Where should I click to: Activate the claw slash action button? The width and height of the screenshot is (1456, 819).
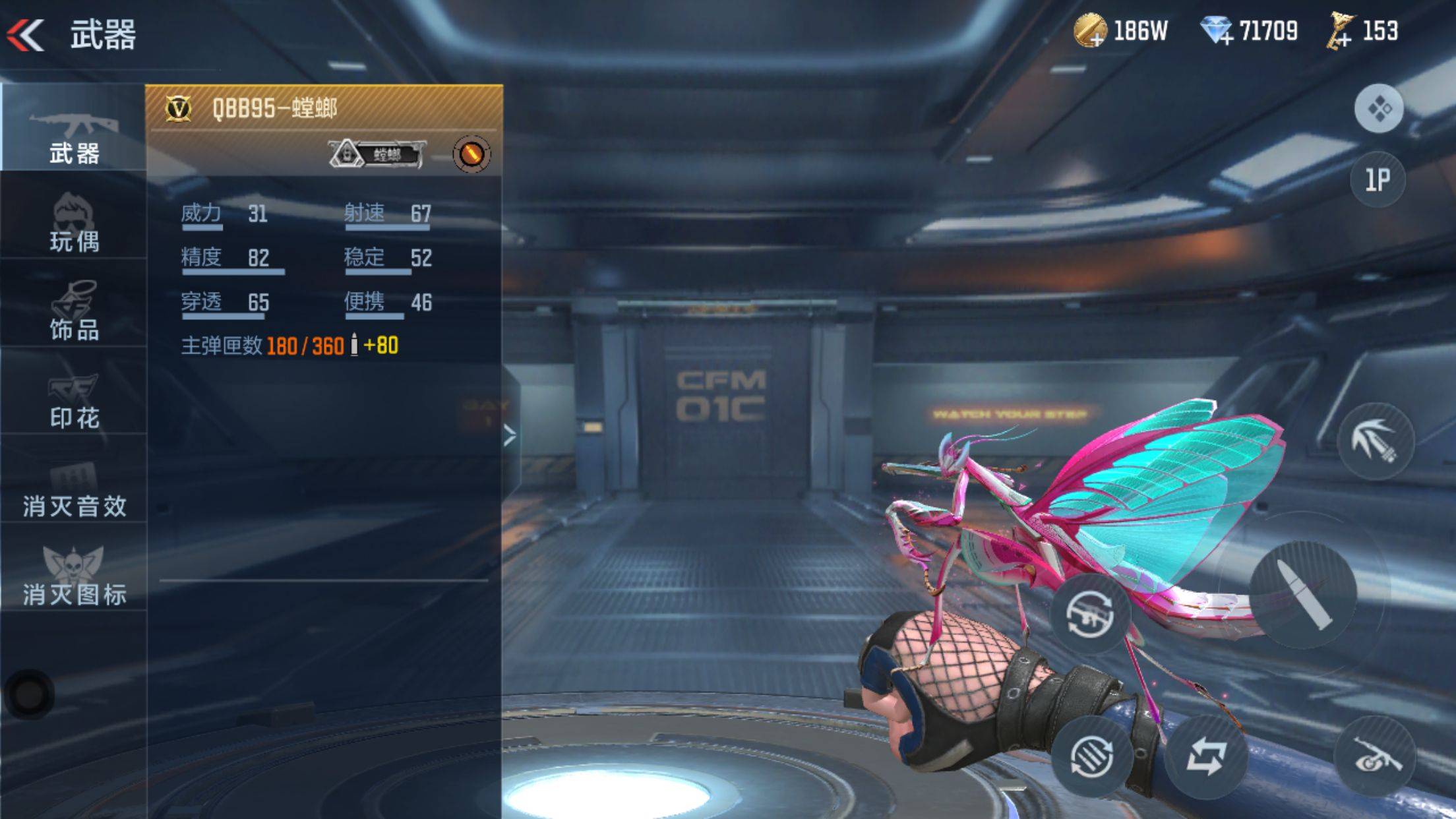(1375, 441)
